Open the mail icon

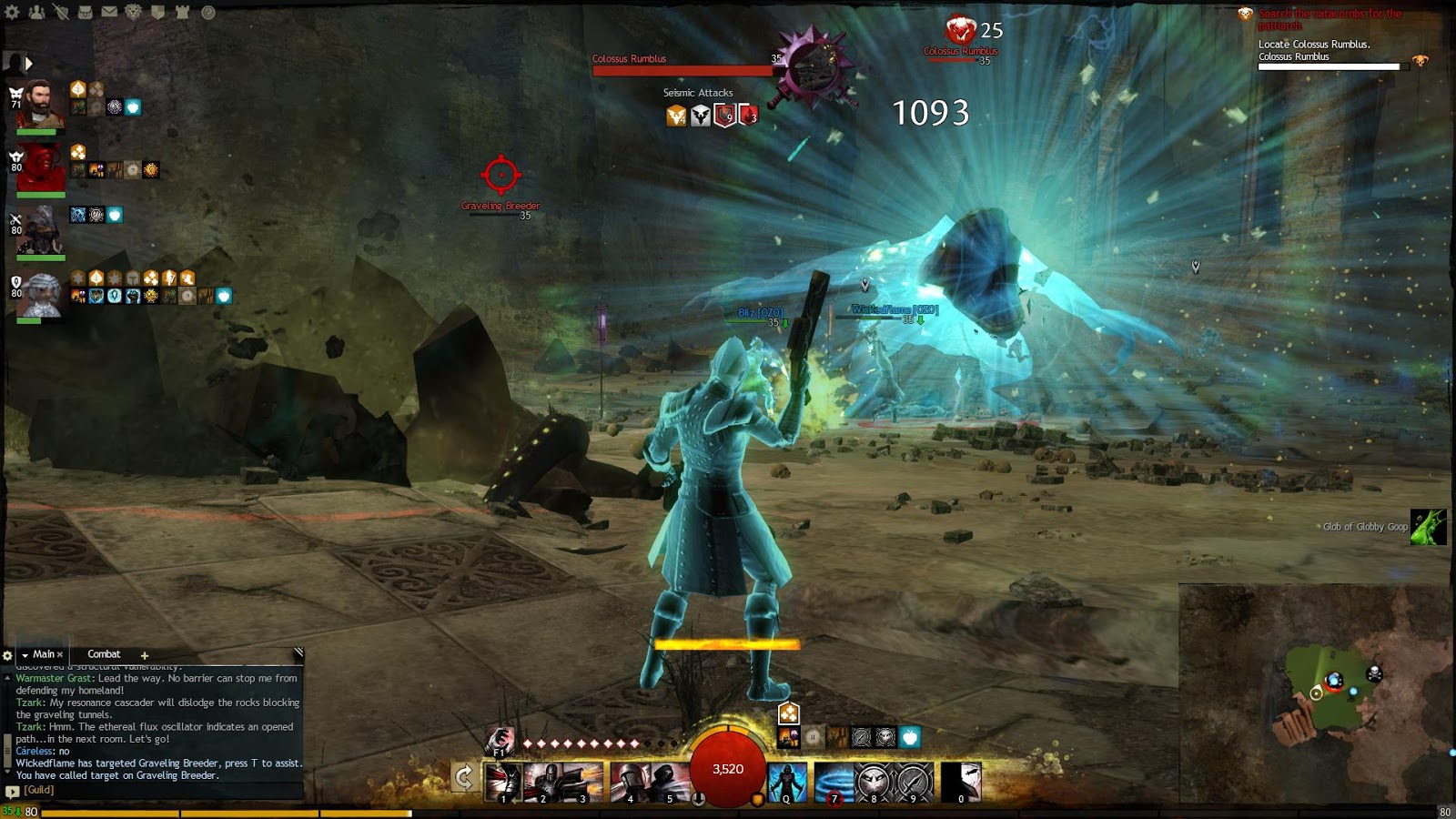[x=108, y=12]
